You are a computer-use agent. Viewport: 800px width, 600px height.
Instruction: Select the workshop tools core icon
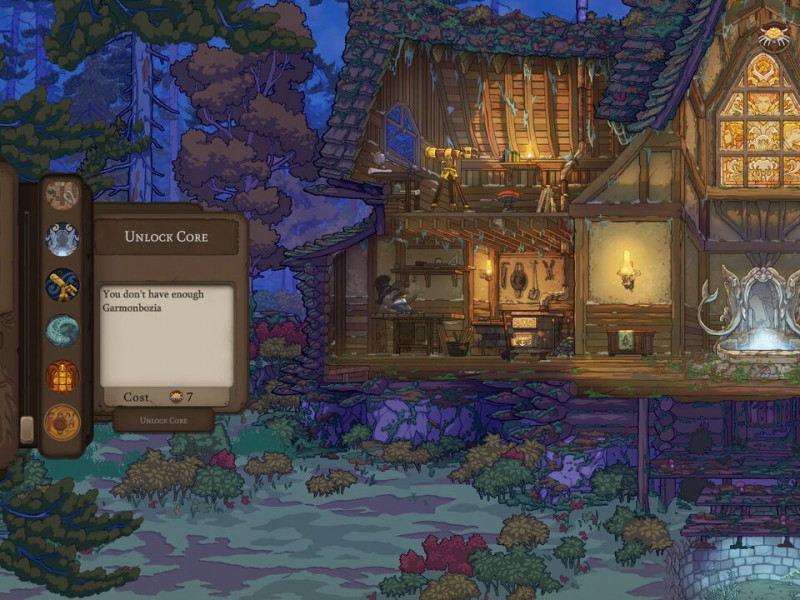62,194
